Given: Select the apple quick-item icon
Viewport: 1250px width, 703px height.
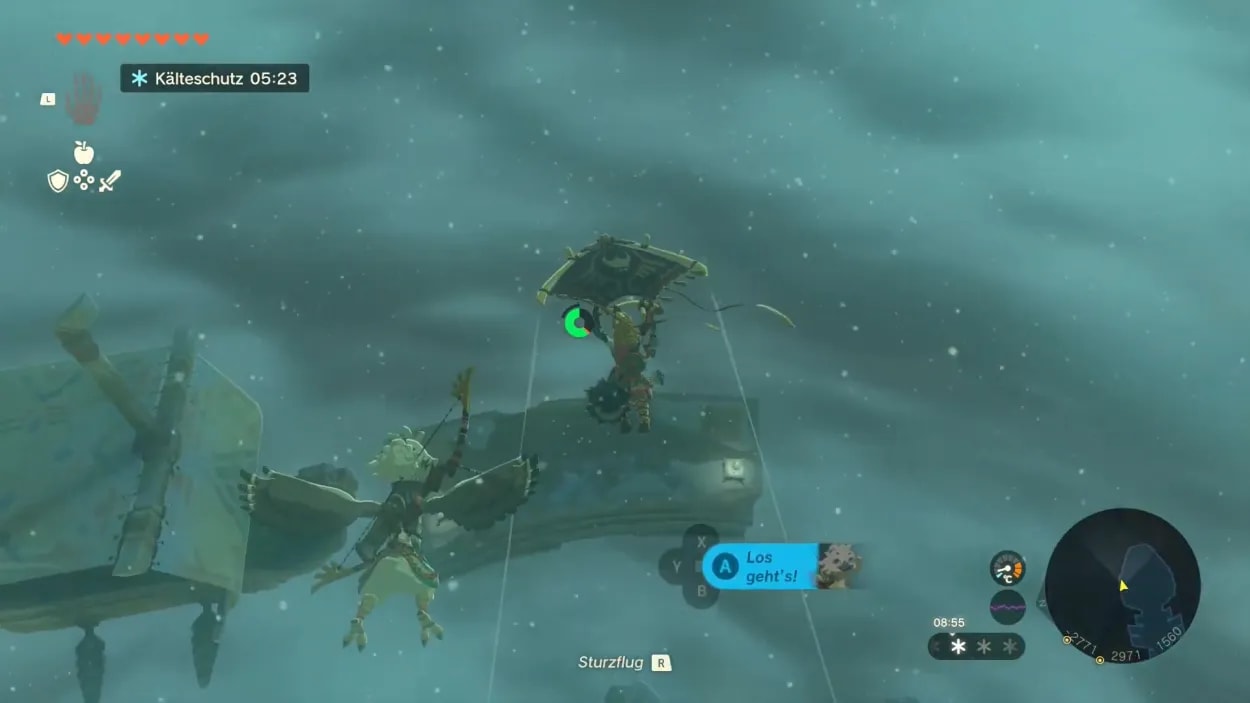Looking at the screenshot, I should click(84, 153).
